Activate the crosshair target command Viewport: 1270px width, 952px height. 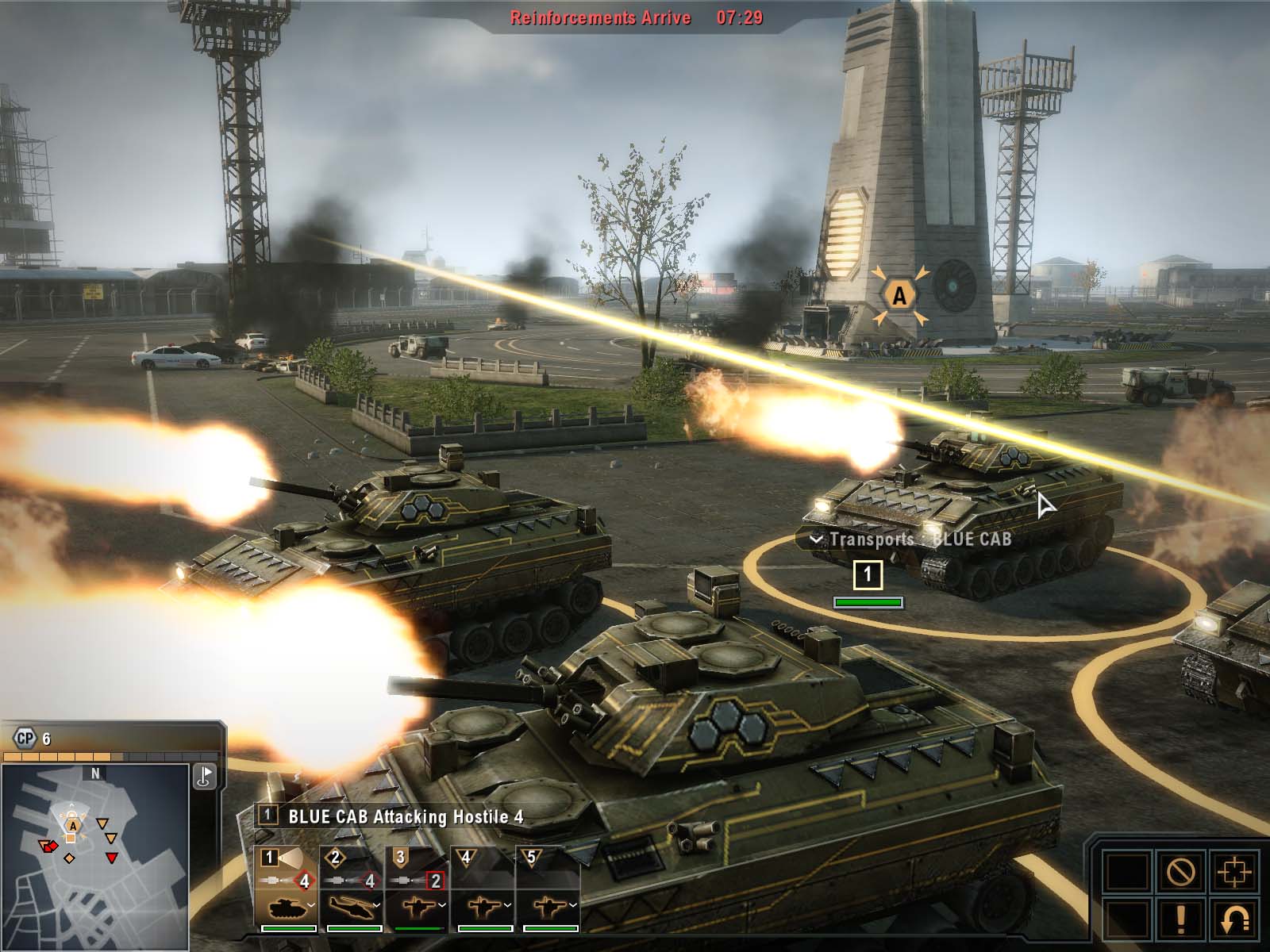(x=1233, y=873)
